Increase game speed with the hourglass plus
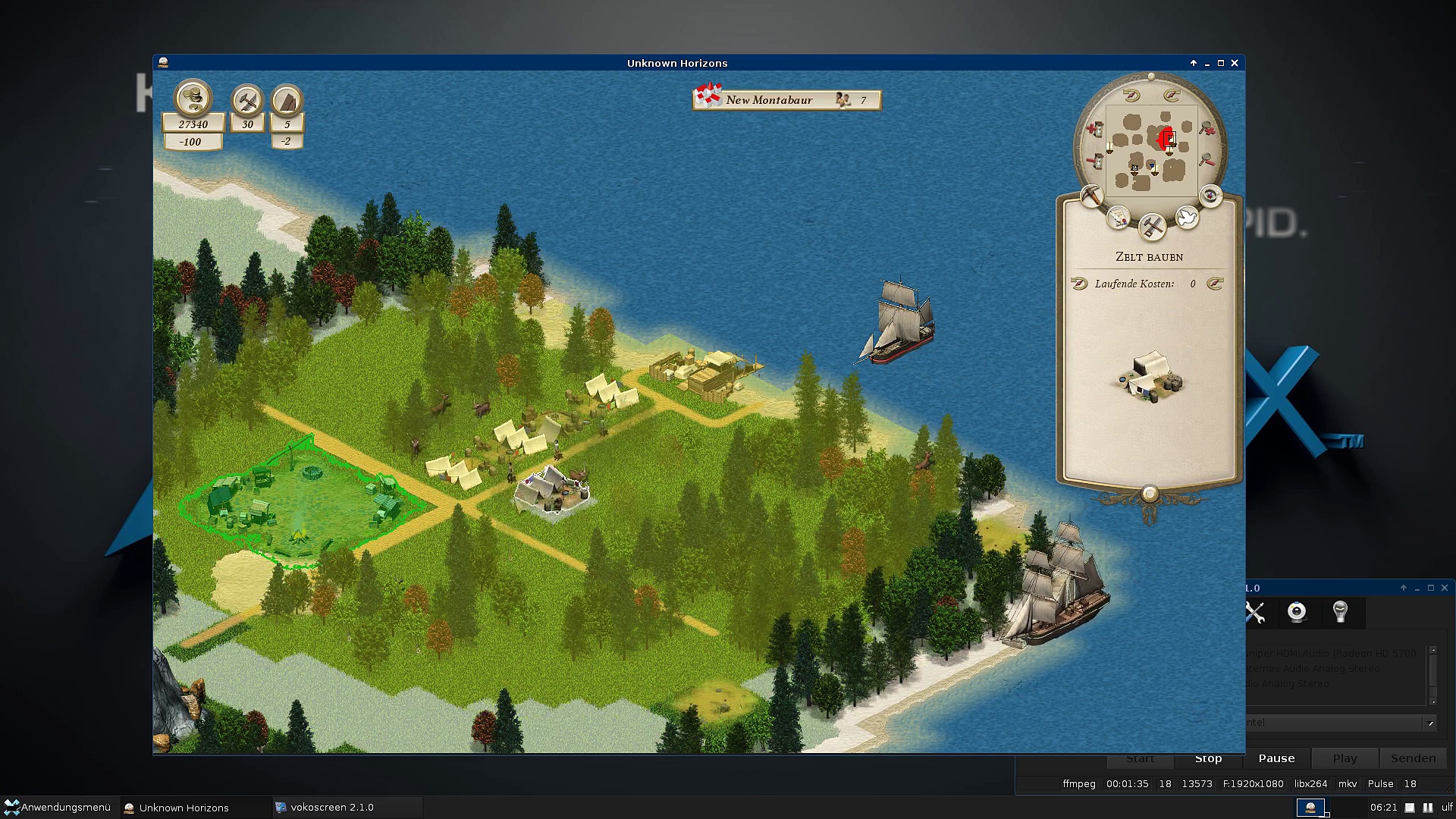 pos(1094,130)
